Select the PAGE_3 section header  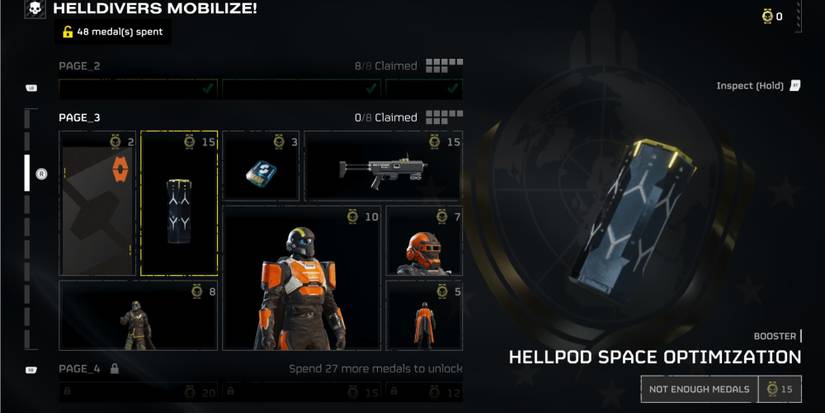80,117
